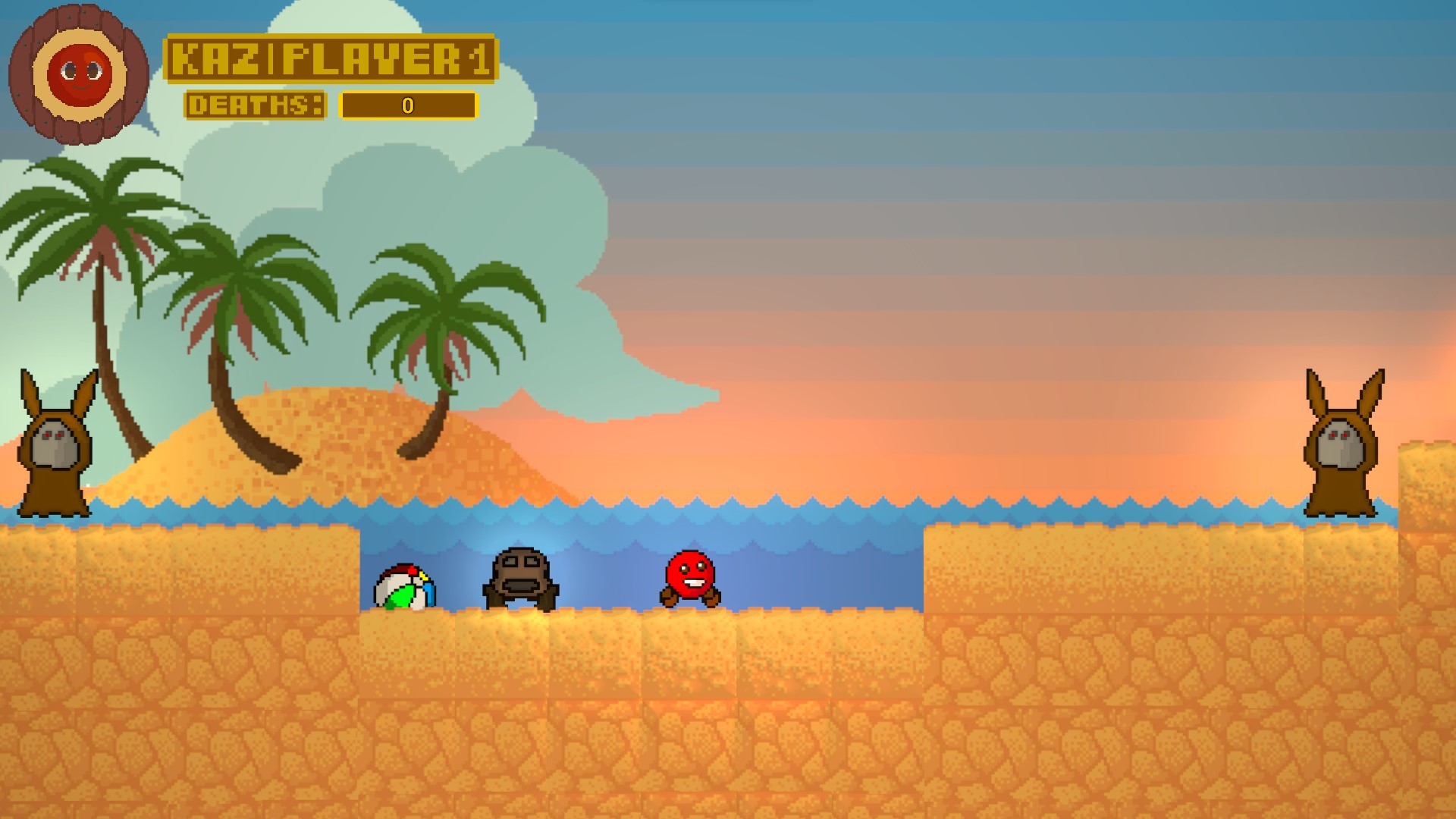Click the DEATHS heading text
Viewport: 1456px width, 819px height.
click(x=256, y=106)
